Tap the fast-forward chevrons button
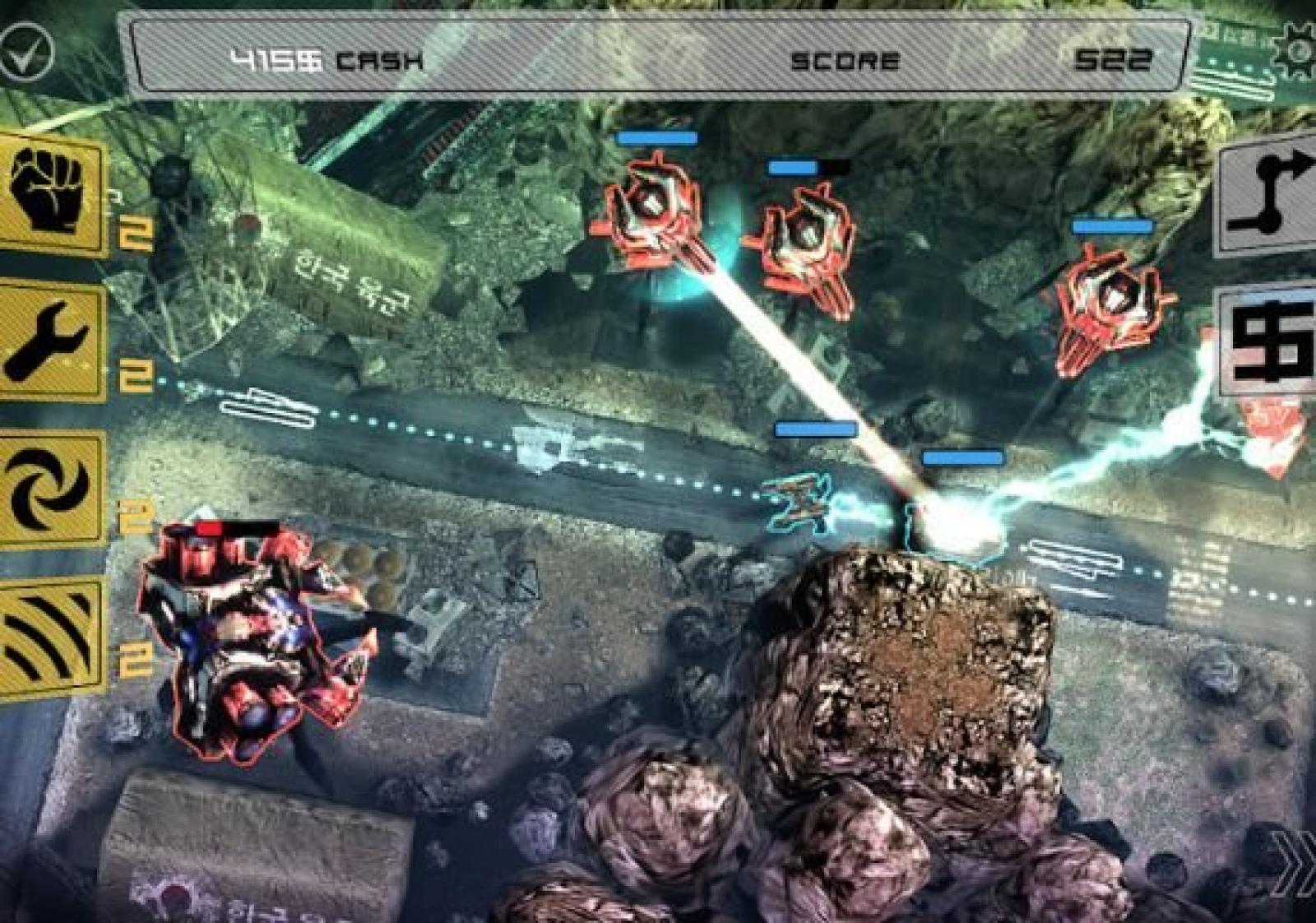 point(1295,862)
